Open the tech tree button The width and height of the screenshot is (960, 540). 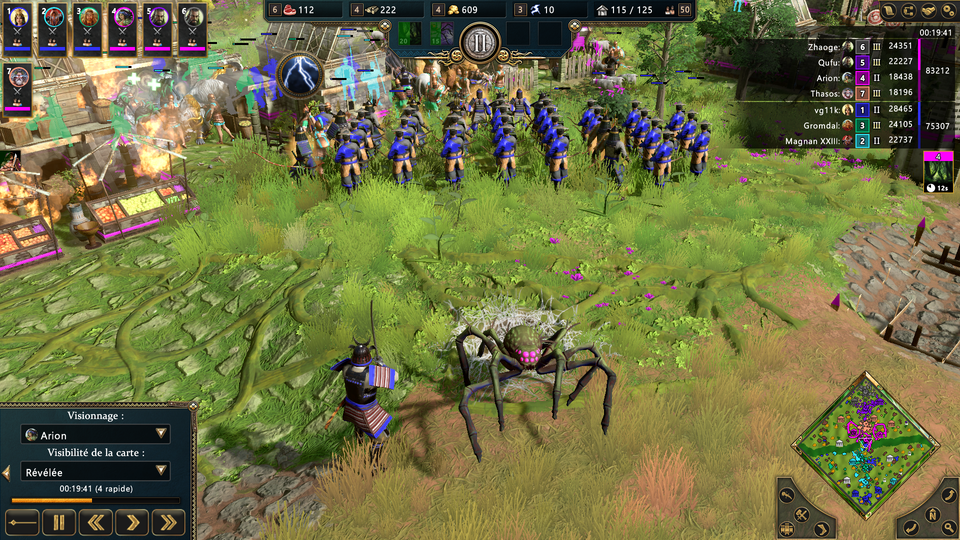(909, 11)
